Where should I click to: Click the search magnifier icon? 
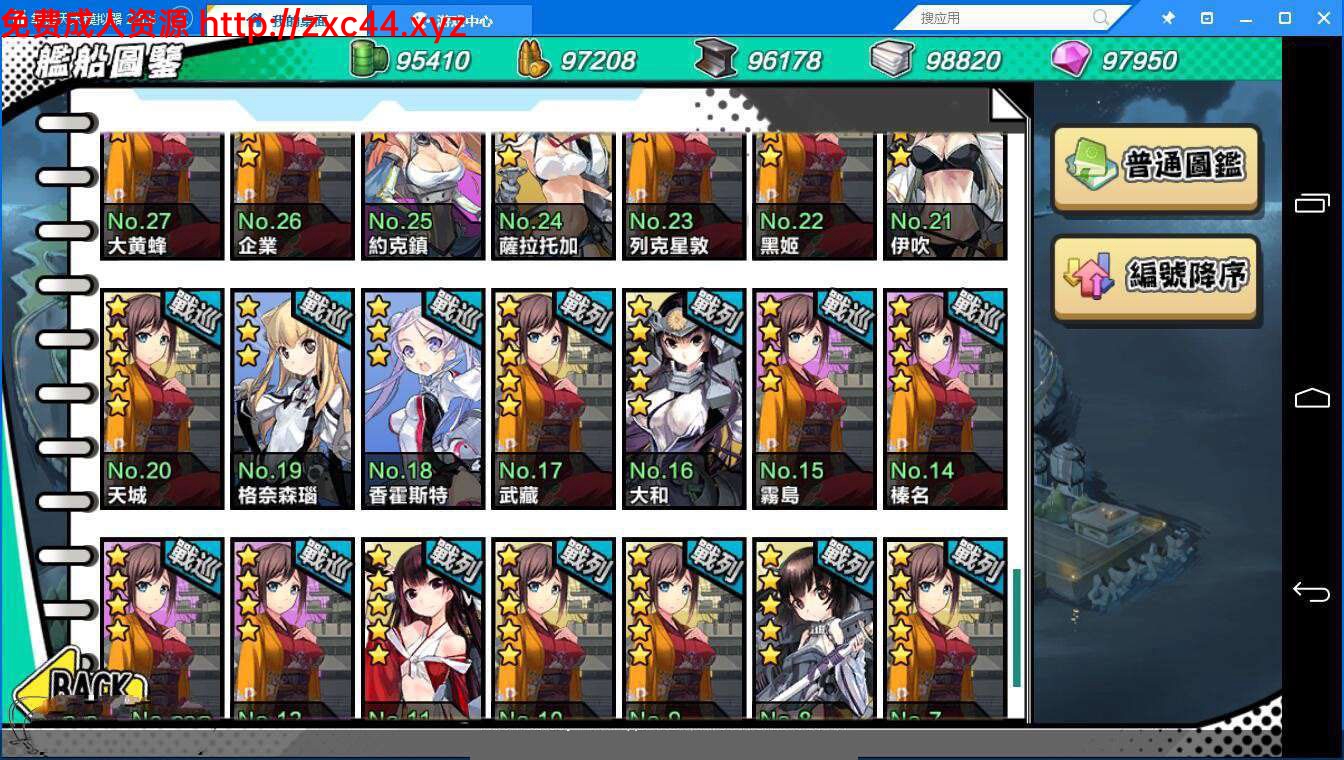[1100, 17]
